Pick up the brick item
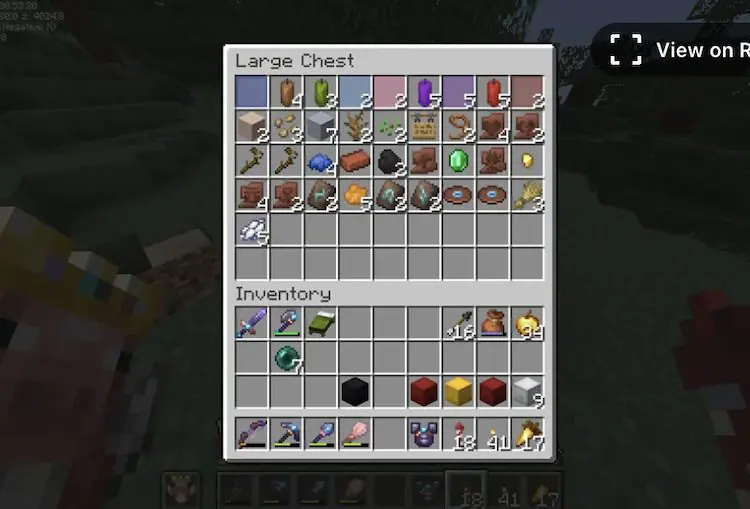 tap(355, 161)
